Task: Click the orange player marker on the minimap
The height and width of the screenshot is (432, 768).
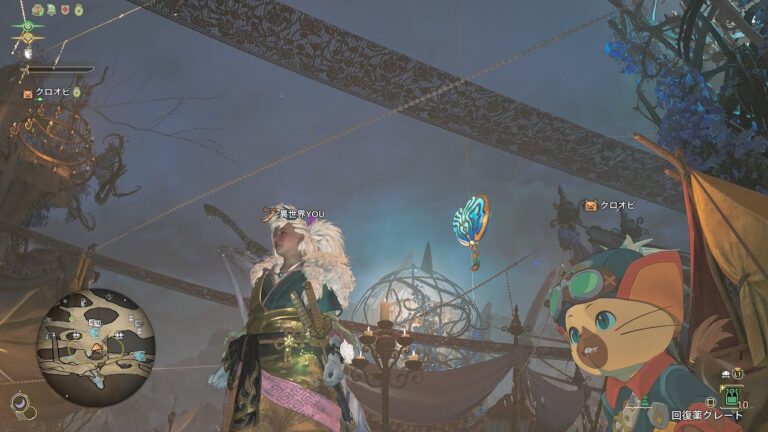Action: click(x=96, y=349)
